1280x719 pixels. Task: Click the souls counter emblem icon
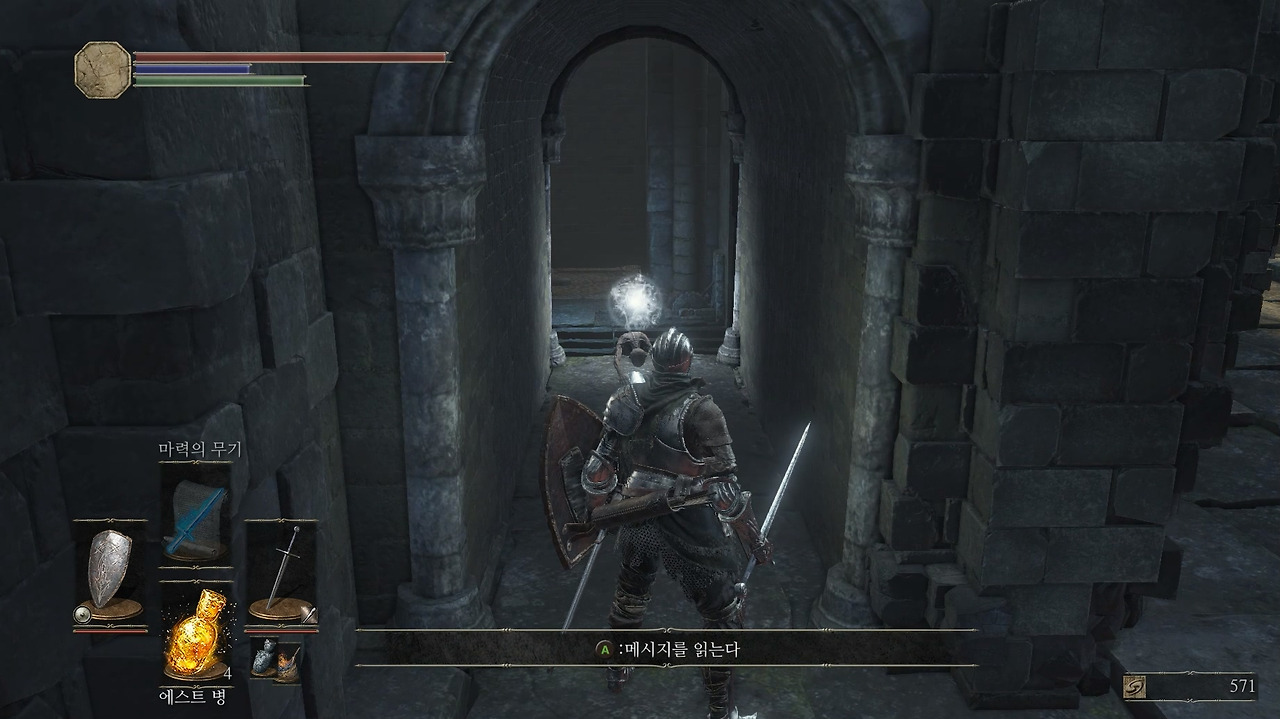(1133, 686)
